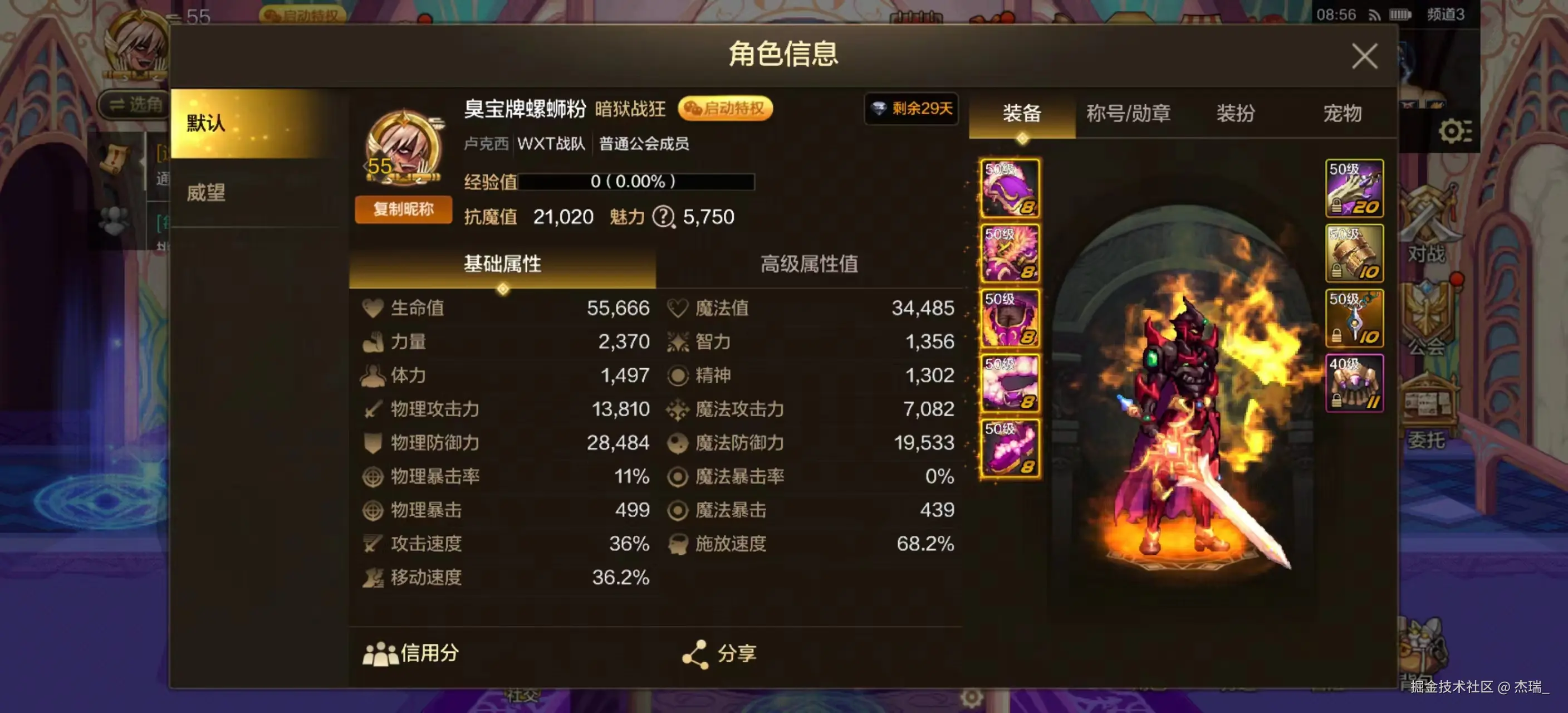1568x713 pixels.
Task: Click the diamond icon showing 剩余29天
Action: pyautogui.click(x=911, y=110)
